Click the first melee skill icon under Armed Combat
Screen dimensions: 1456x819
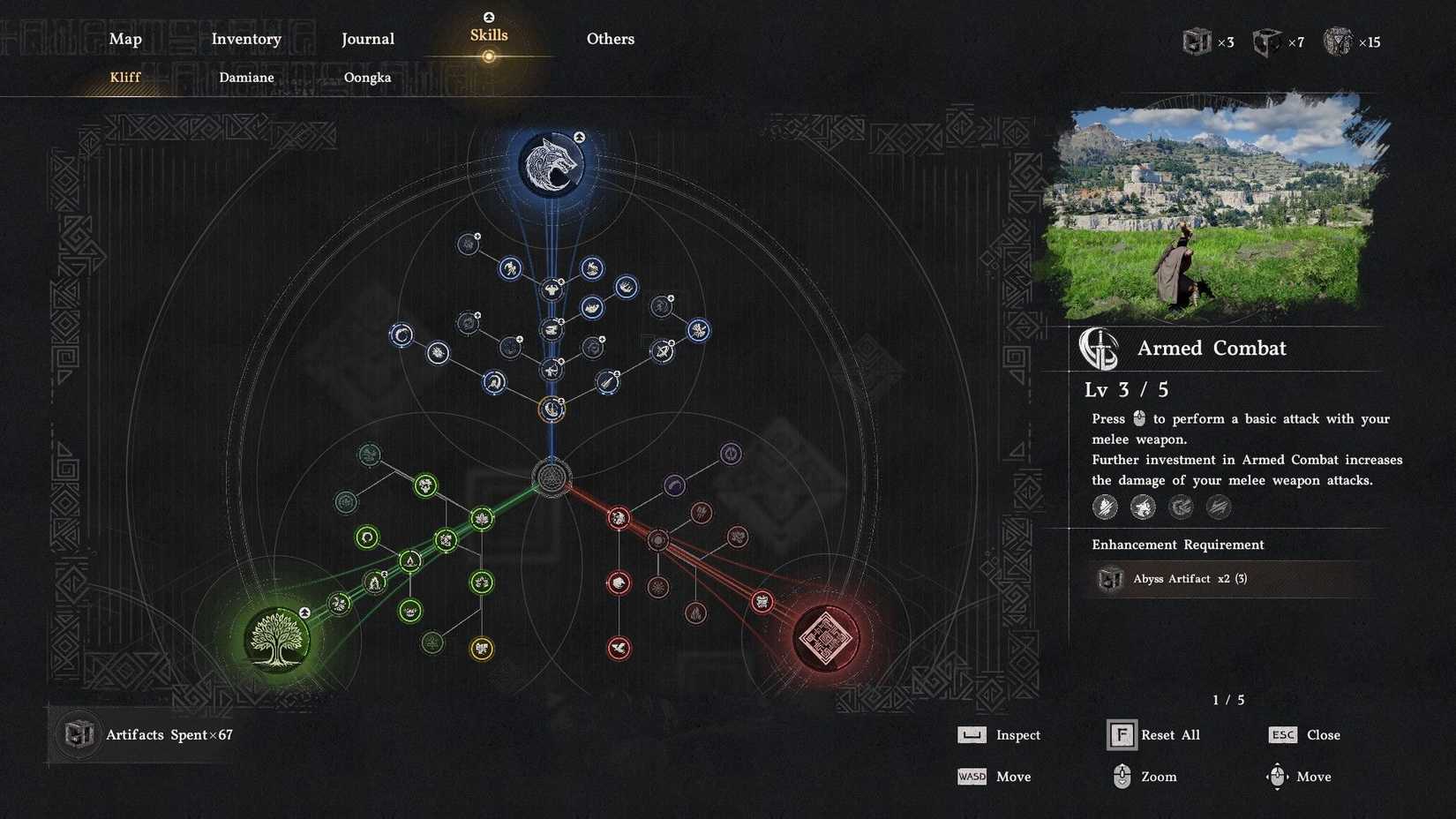point(1105,507)
